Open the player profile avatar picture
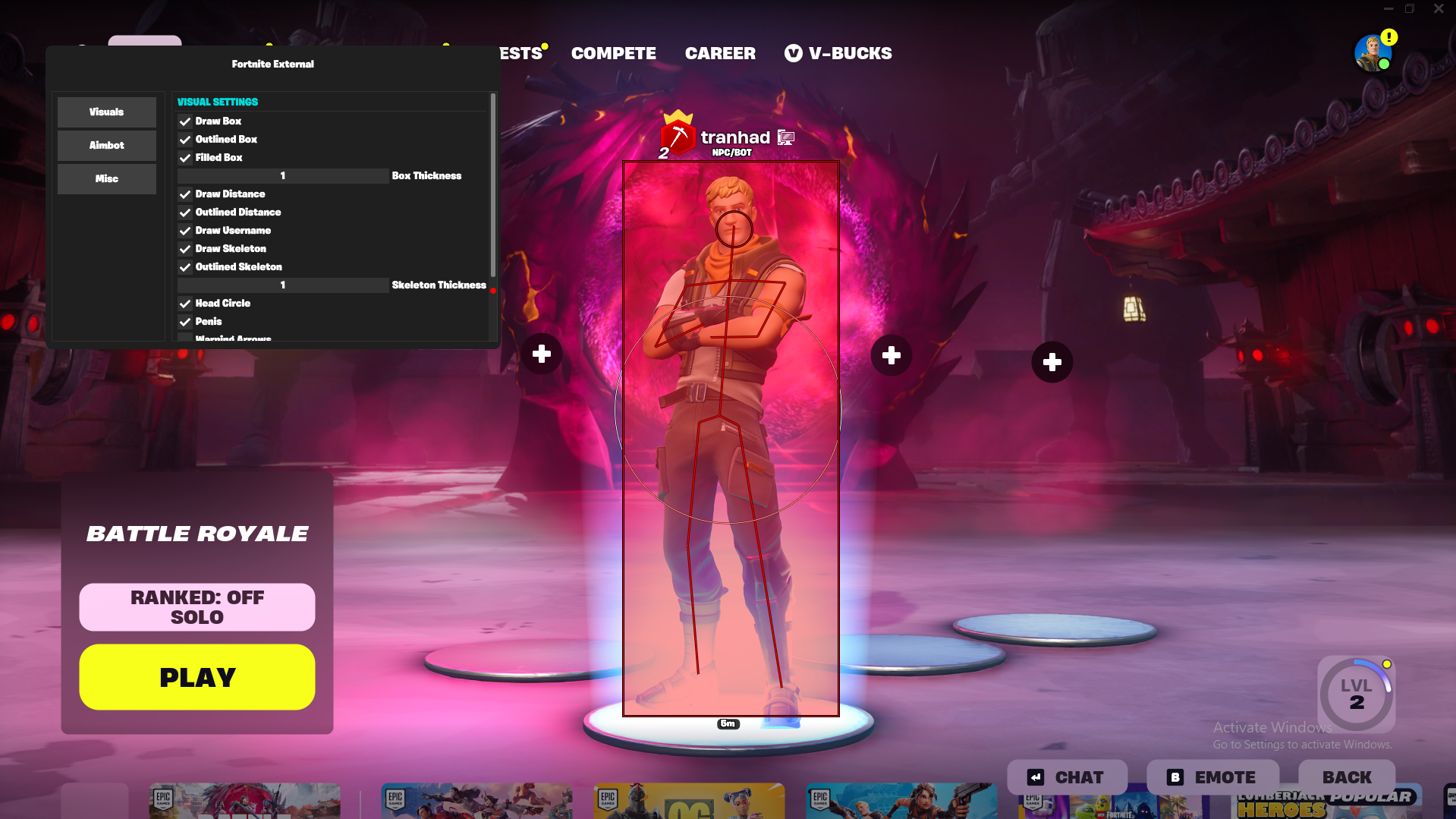This screenshot has width=1456, height=819. (x=1373, y=52)
